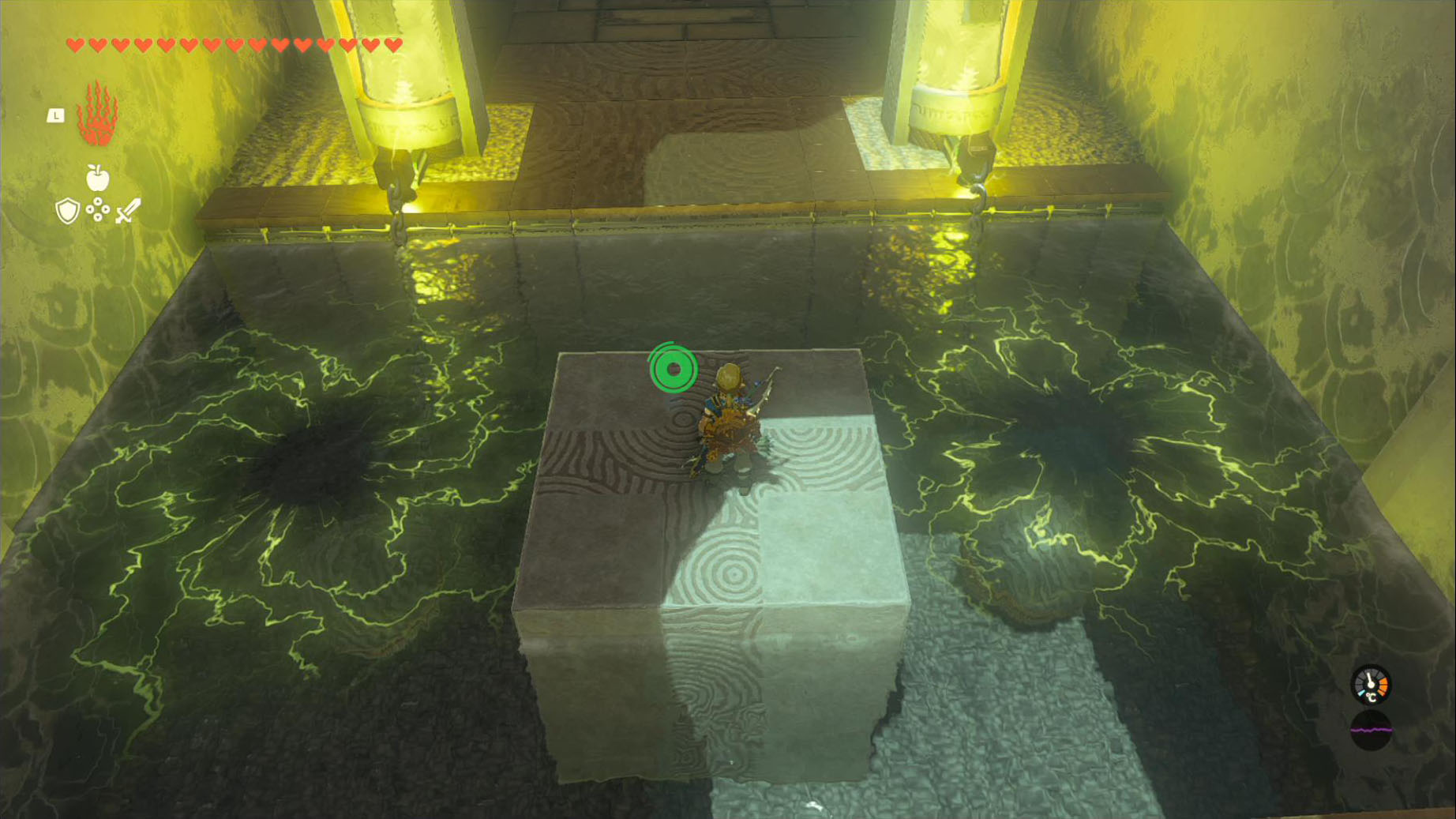Image resolution: width=1456 pixels, height=819 pixels.
Task: Select the apple item shortcut
Action: (97, 178)
